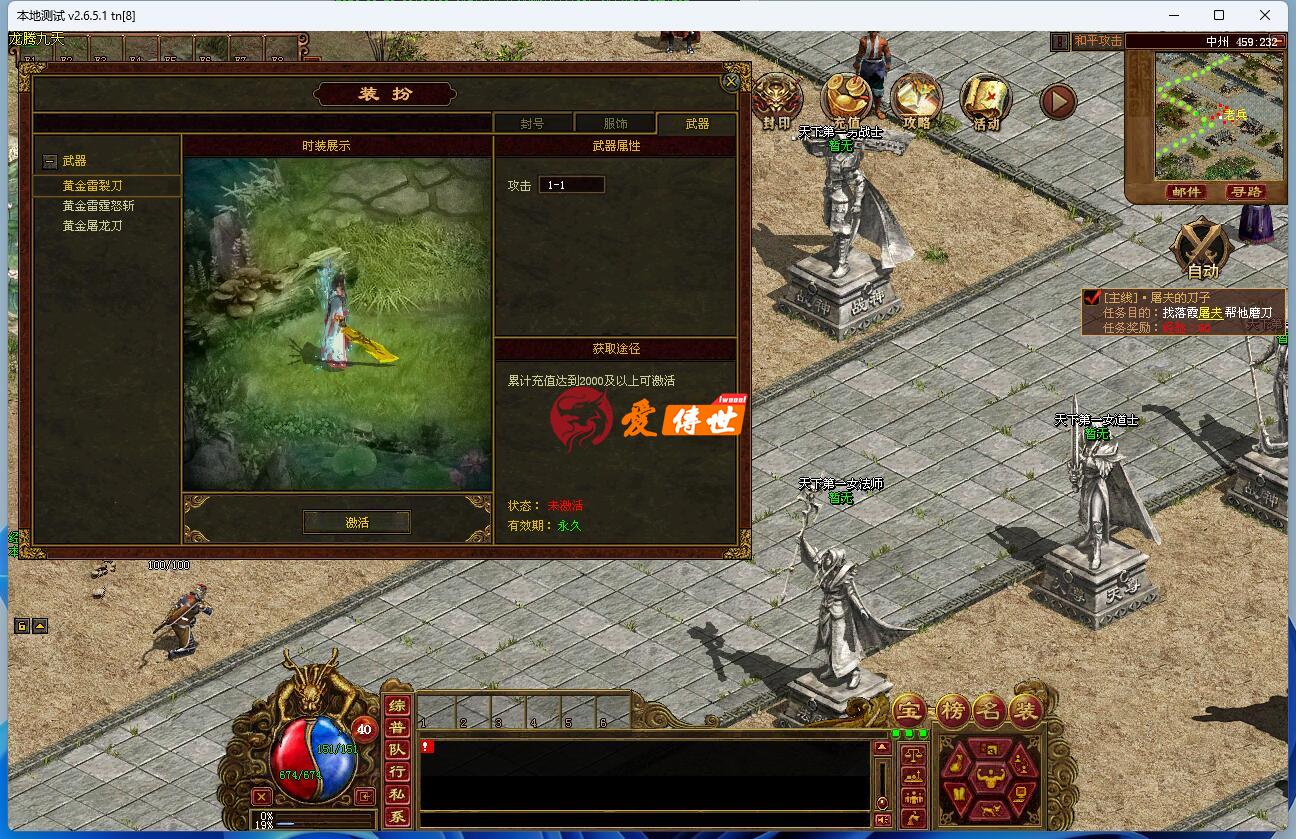Switch to the 服饰 tab

pos(614,123)
